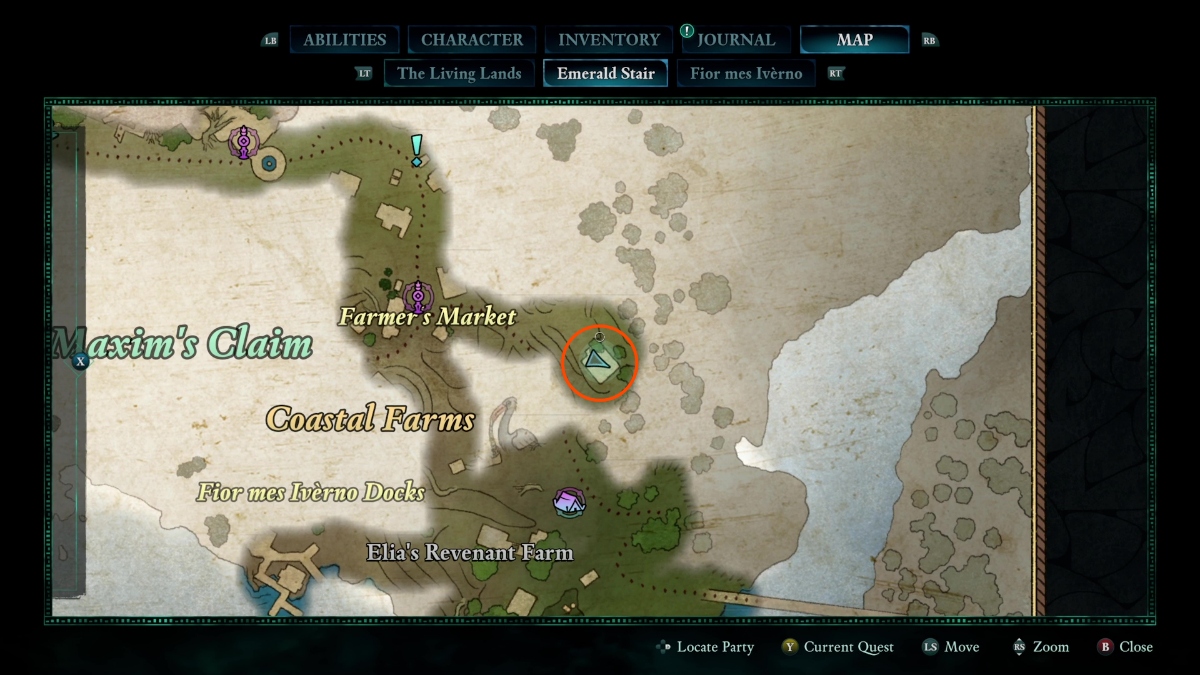Image resolution: width=1200 pixels, height=675 pixels.
Task: Switch to the Character tab
Action: 471,40
